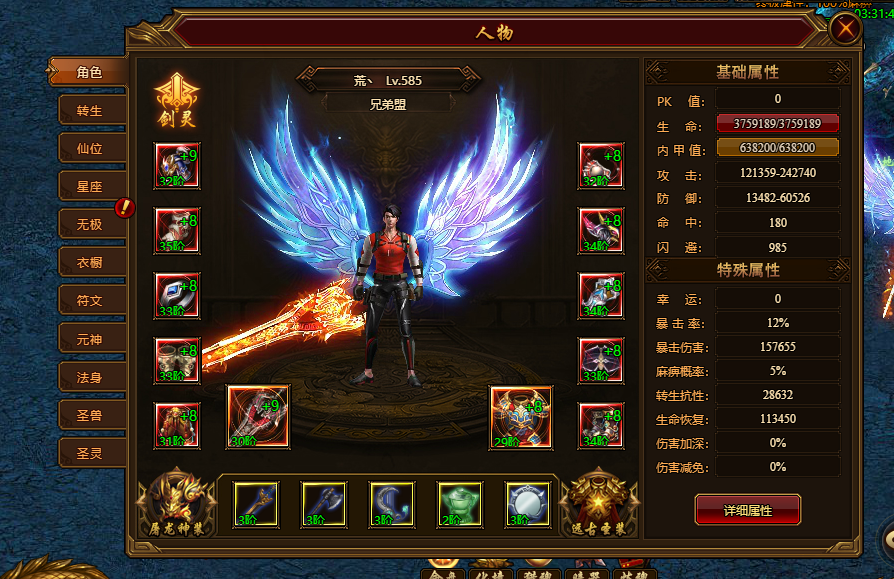Select the 30阶 weapon equipment slot
This screenshot has width=894, height=579.
(x=258, y=416)
